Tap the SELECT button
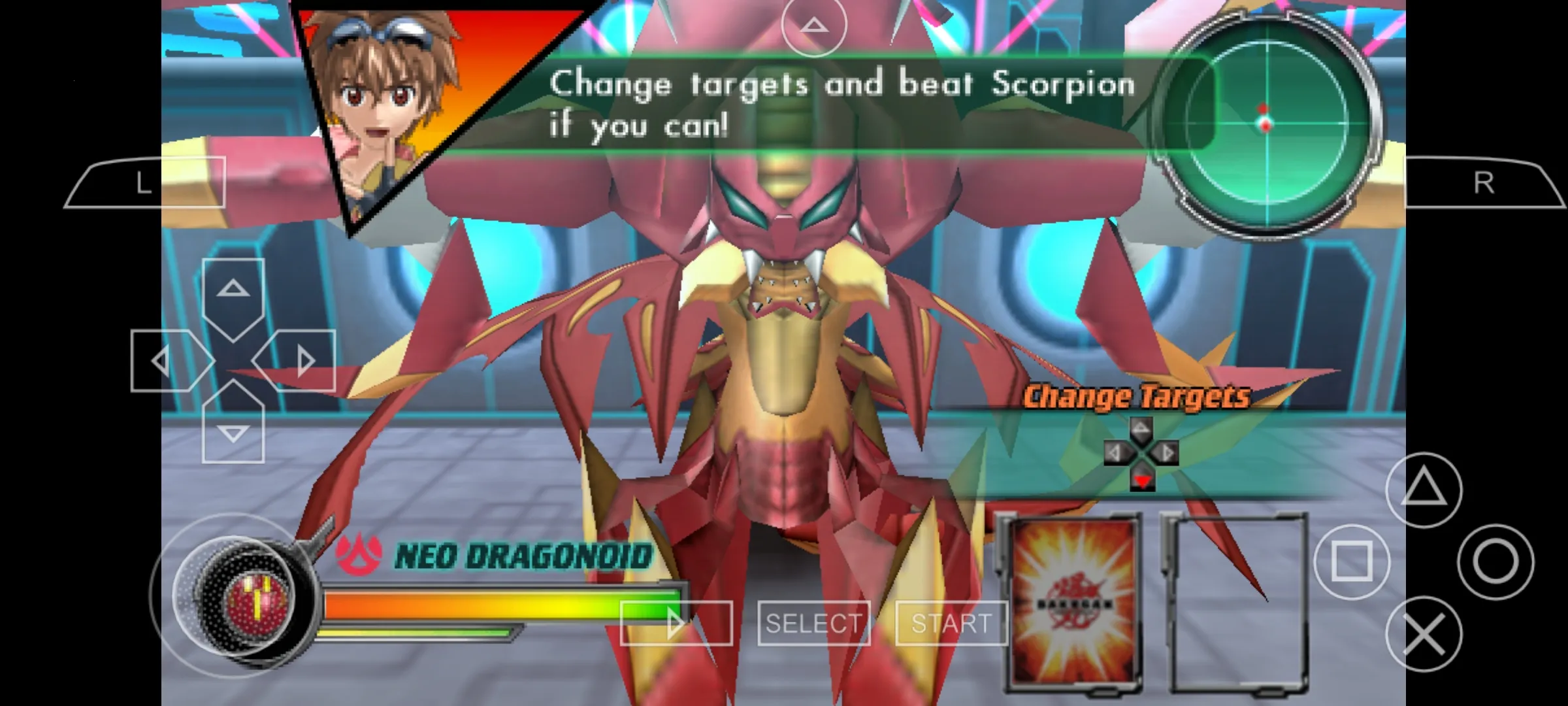1568x706 pixels. [x=813, y=622]
